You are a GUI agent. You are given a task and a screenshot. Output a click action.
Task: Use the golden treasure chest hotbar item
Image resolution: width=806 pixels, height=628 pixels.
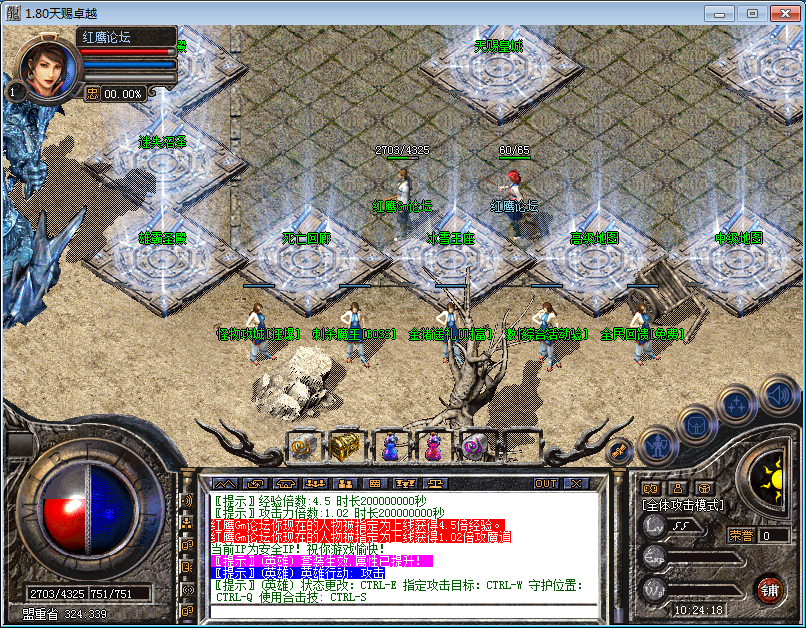[346, 445]
